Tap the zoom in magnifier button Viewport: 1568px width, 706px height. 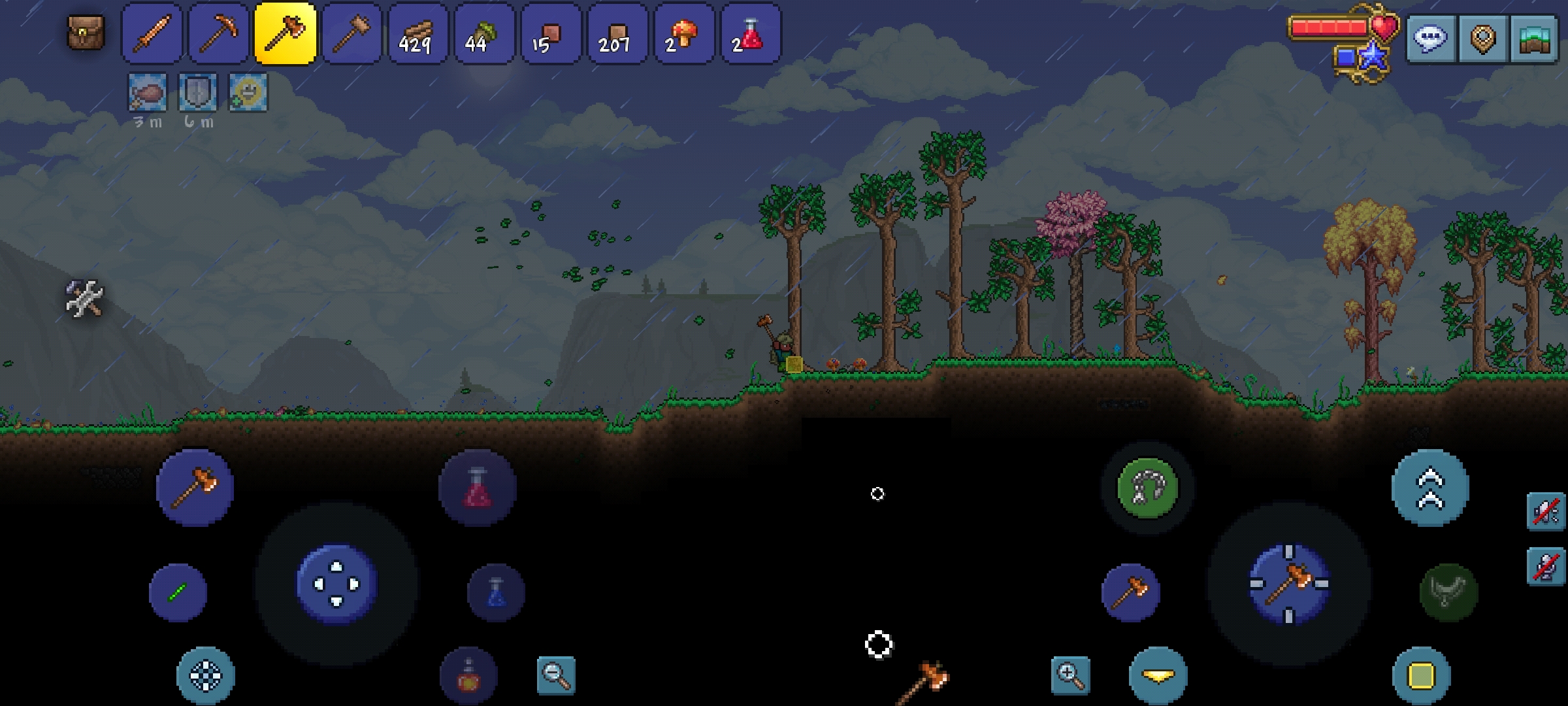pos(1071,675)
